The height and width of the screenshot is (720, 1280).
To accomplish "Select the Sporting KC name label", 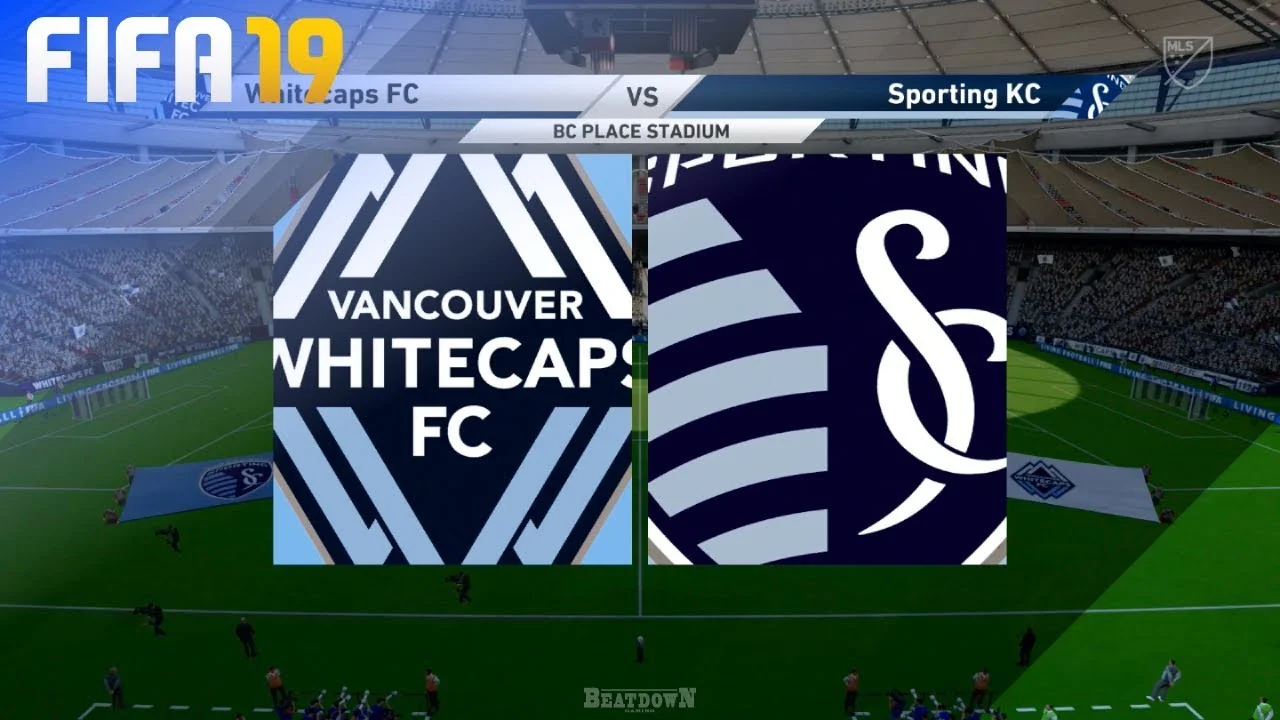I will tap(965, 95).
